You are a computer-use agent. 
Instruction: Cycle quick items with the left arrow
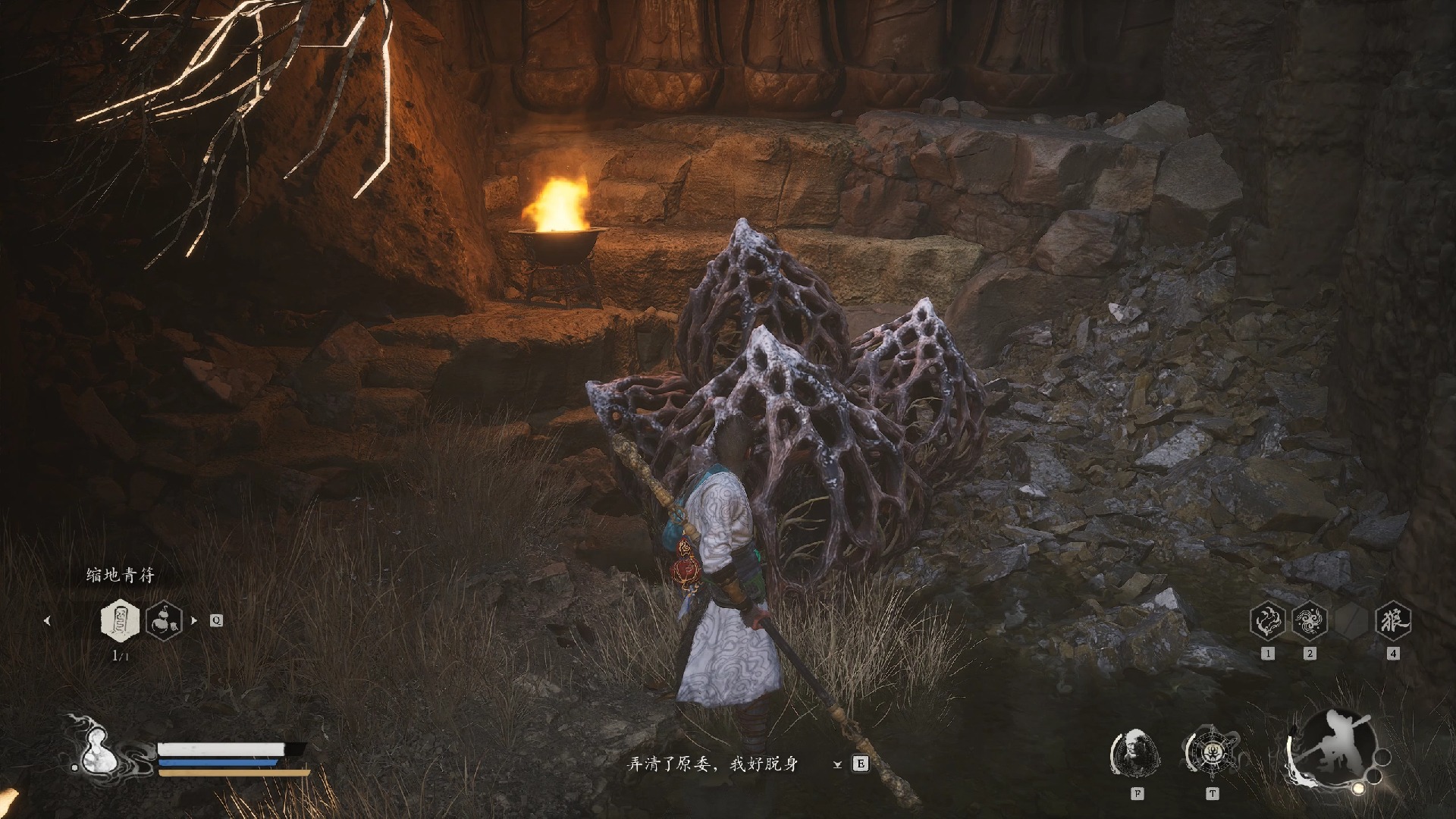pyautogui.click(x=47, y=620)
